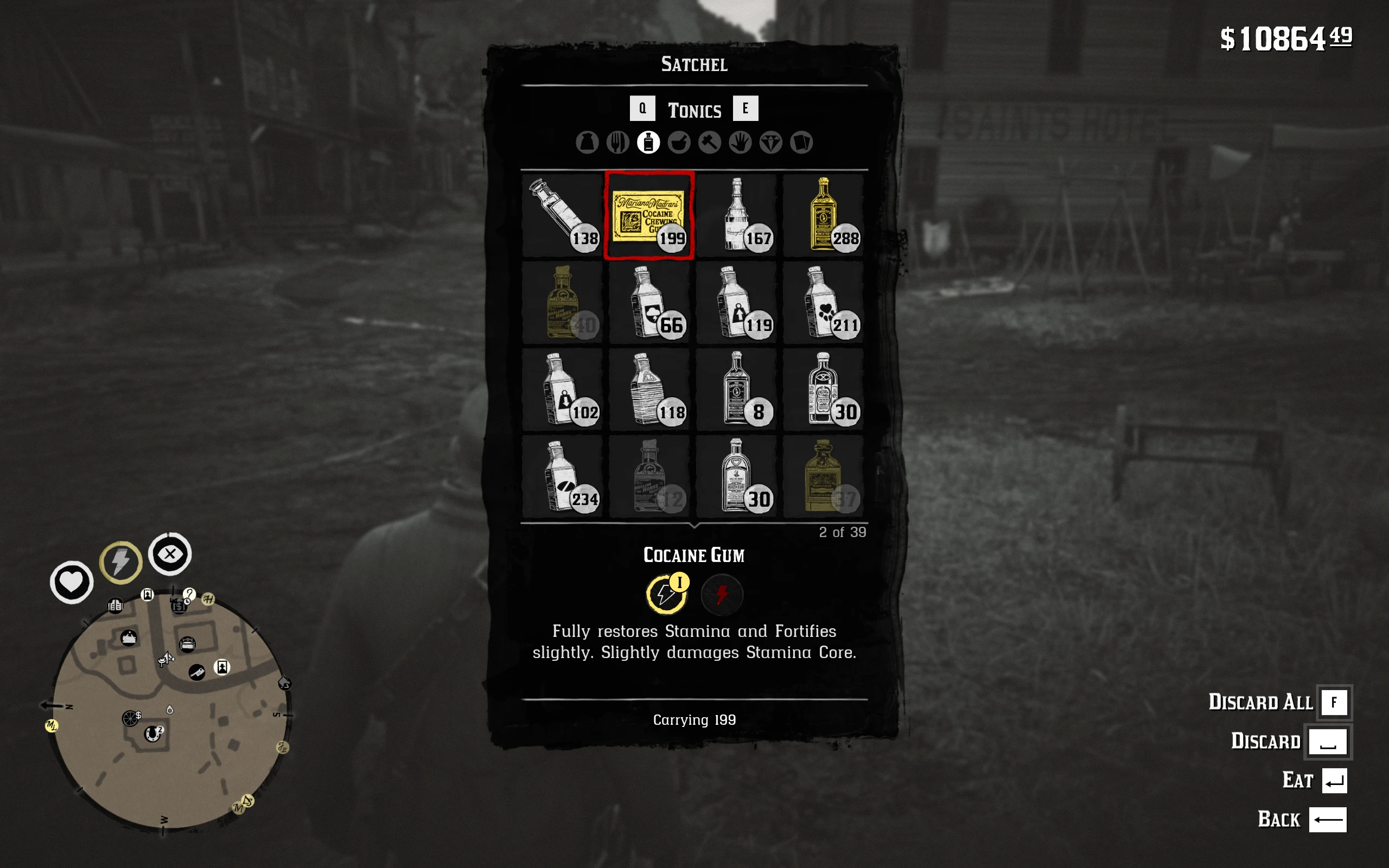The width and height of the screenshot is (1389, 868).
Task: Pick the pill-labeled bottle with 234
Action: point(562,476)
